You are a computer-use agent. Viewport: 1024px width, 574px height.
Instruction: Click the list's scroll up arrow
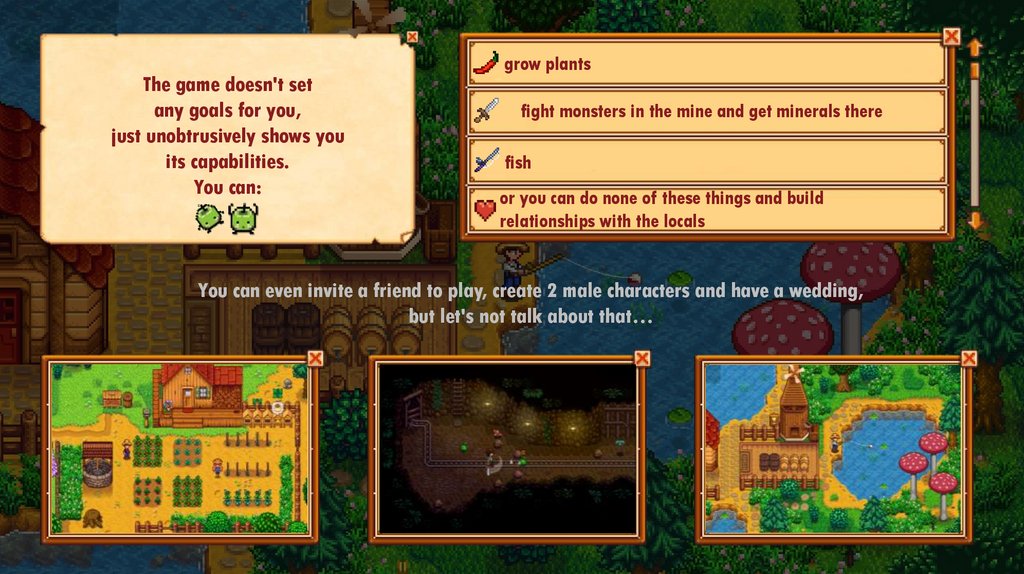click(975, 47)
